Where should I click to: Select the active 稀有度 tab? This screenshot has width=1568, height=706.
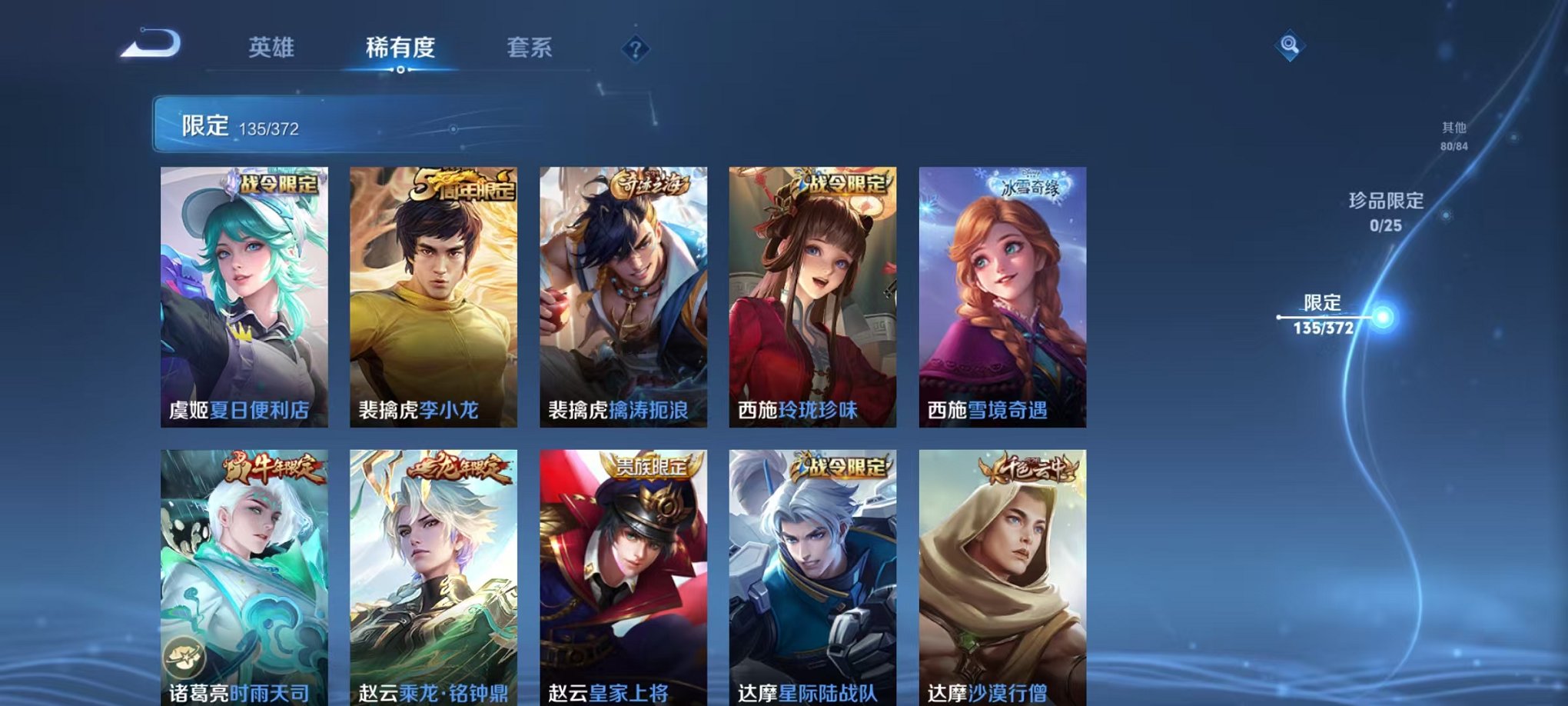(401, 46)
